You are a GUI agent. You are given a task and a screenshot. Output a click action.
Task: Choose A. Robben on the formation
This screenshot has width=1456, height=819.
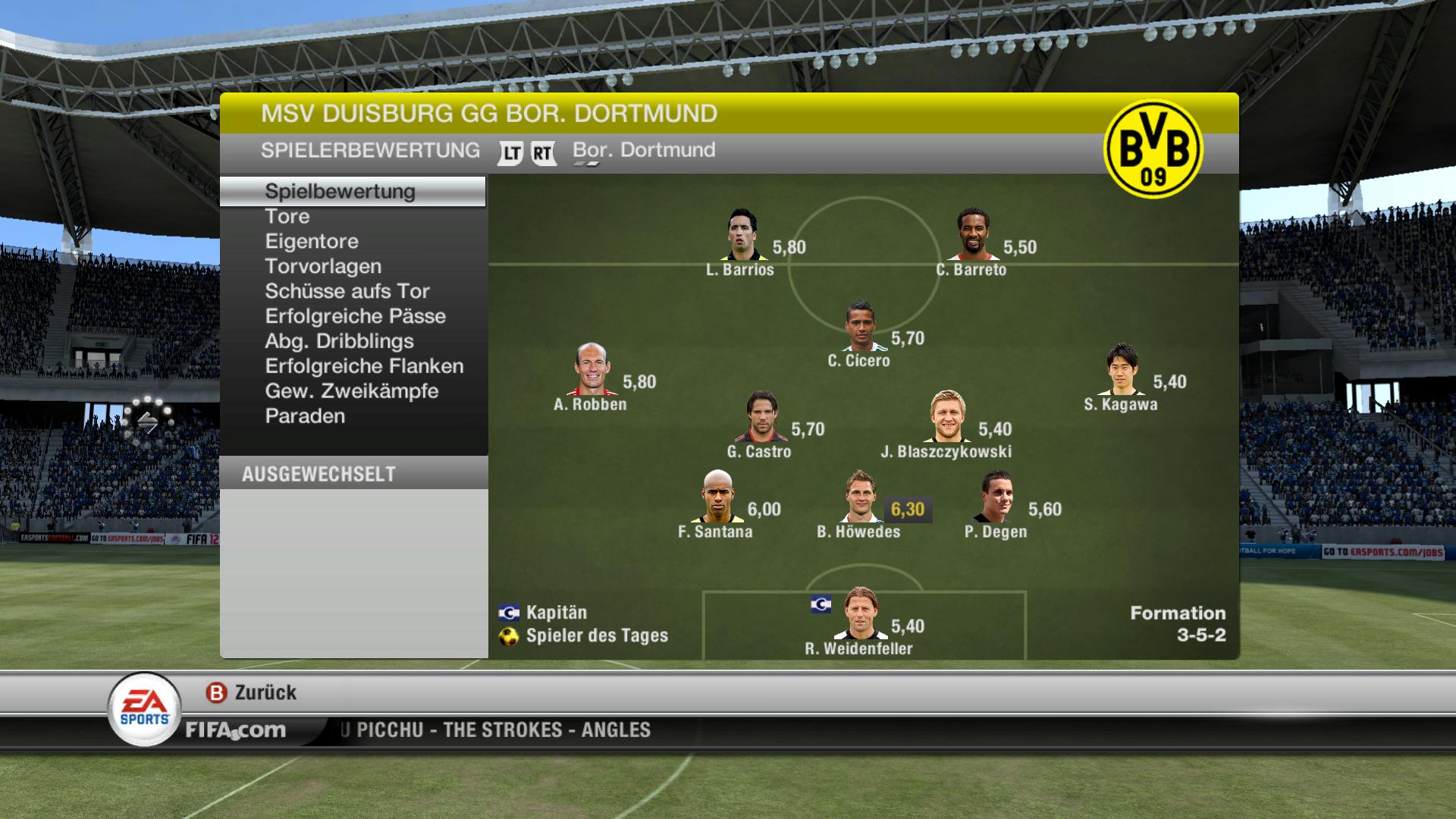[x=591, y=370]
